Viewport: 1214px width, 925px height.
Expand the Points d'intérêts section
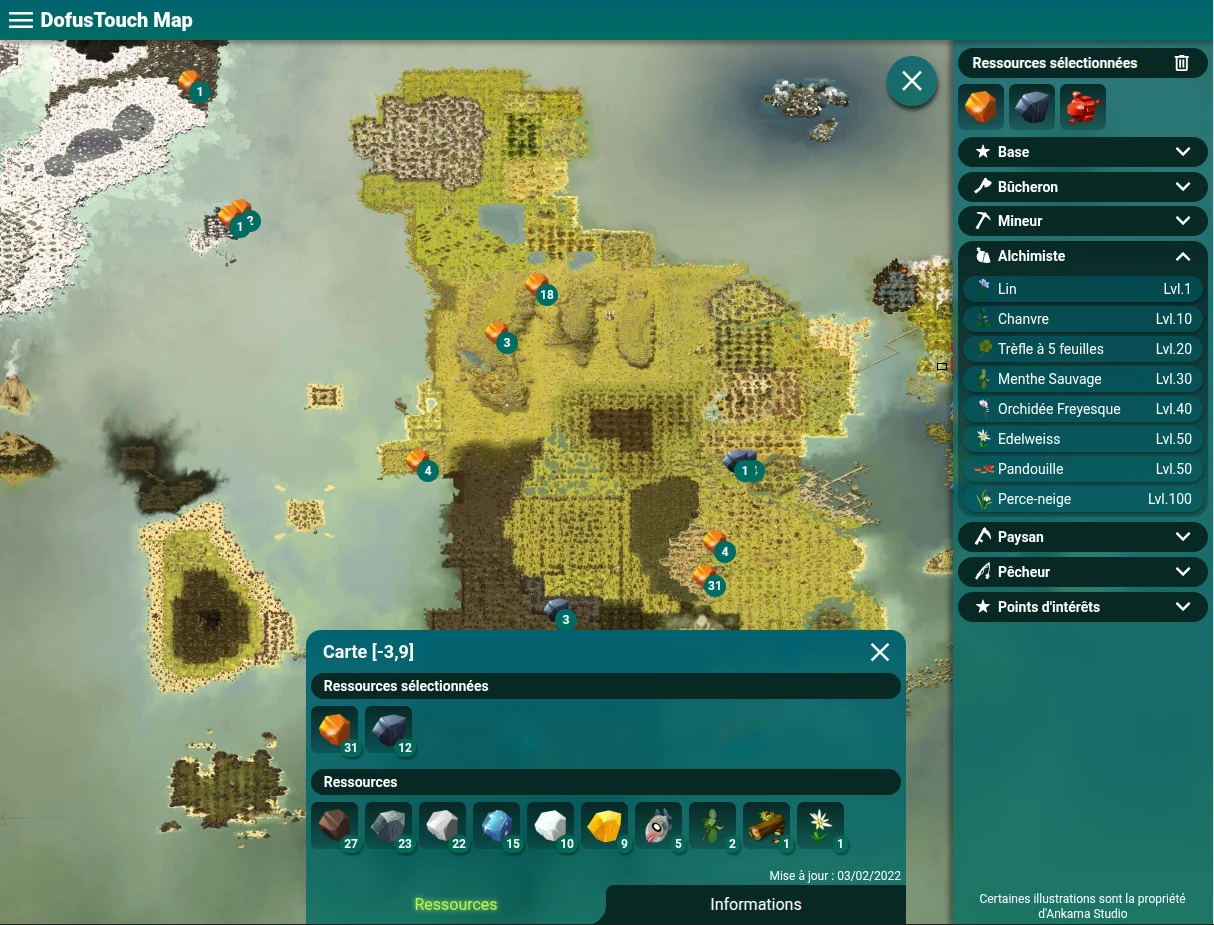(x=1082, y=607)
